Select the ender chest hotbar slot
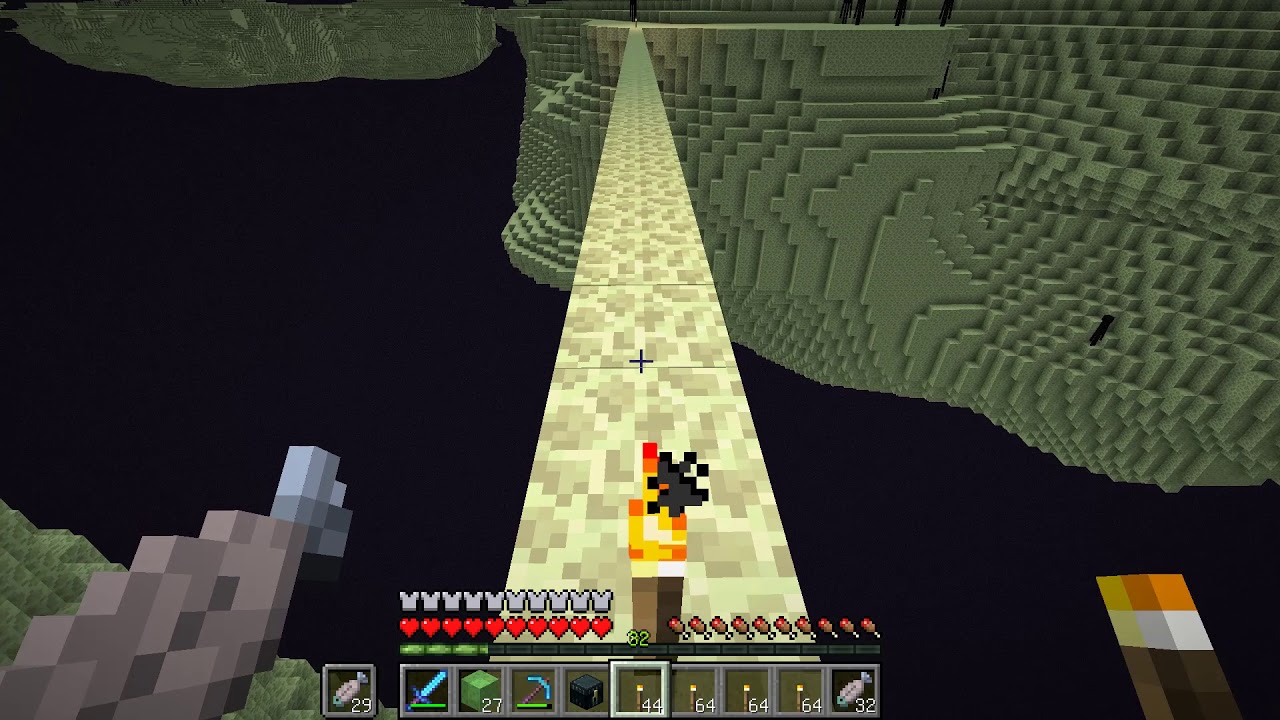1280x720 pixels. [x=586, y=691]
